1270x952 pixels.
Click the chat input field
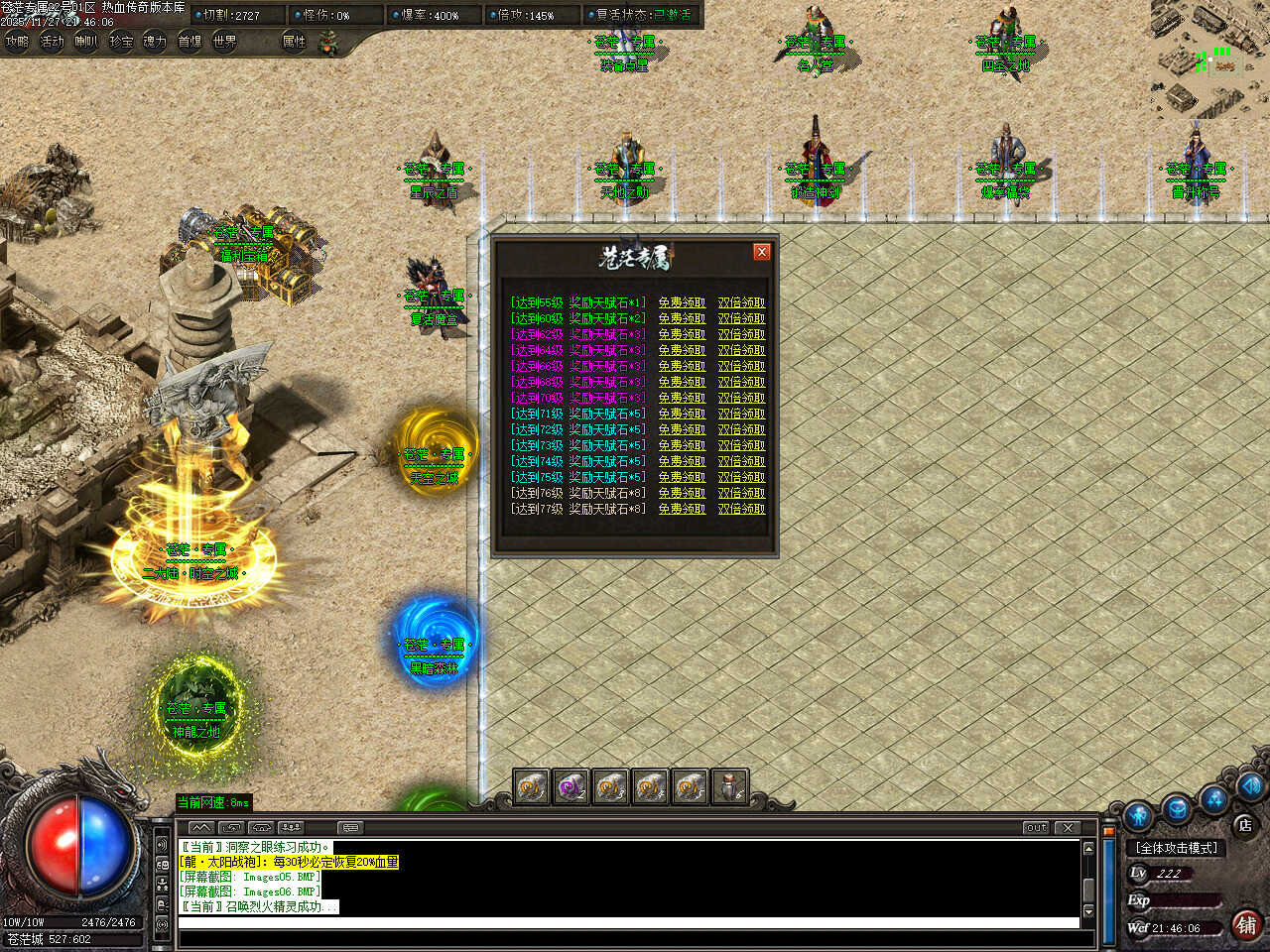[627, 923]
